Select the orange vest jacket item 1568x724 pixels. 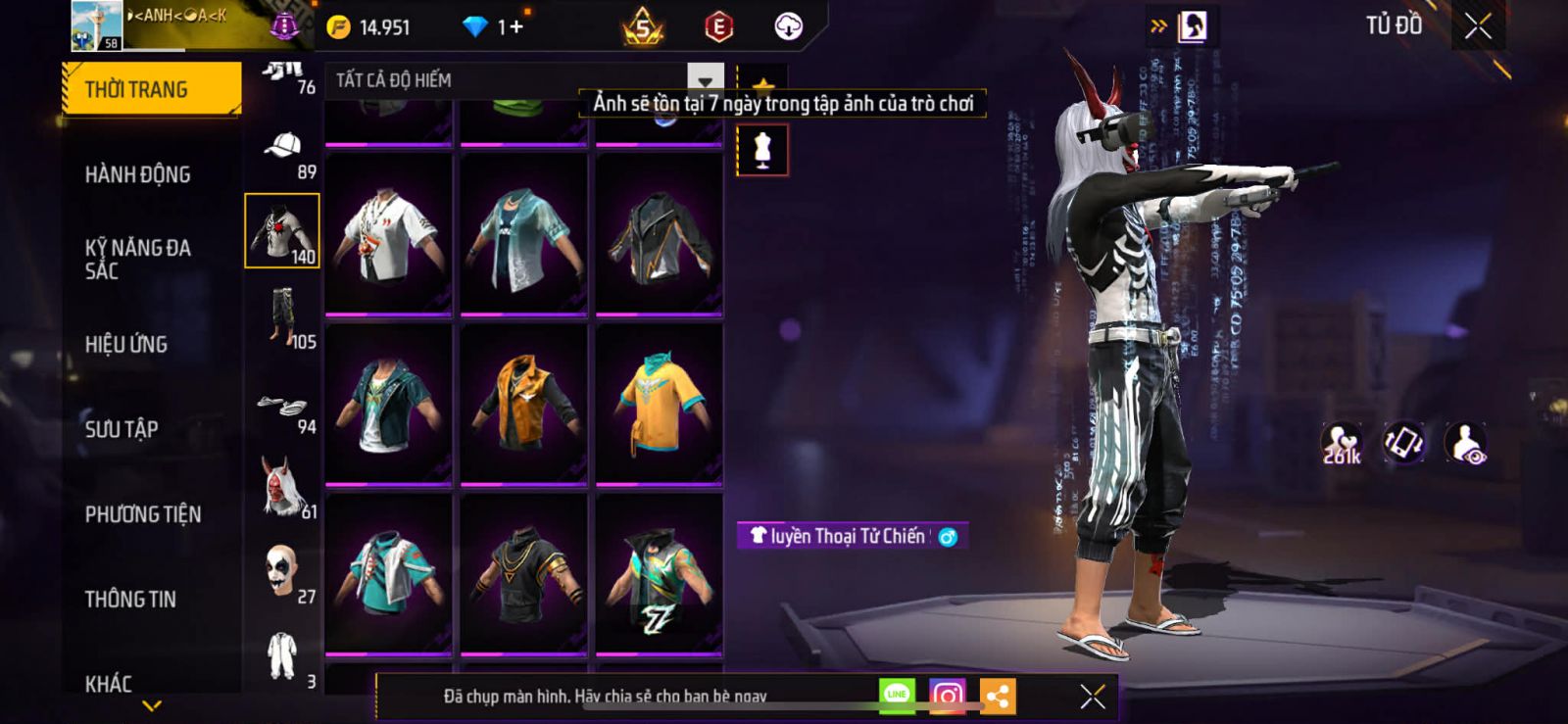click(x=523, y=404)
